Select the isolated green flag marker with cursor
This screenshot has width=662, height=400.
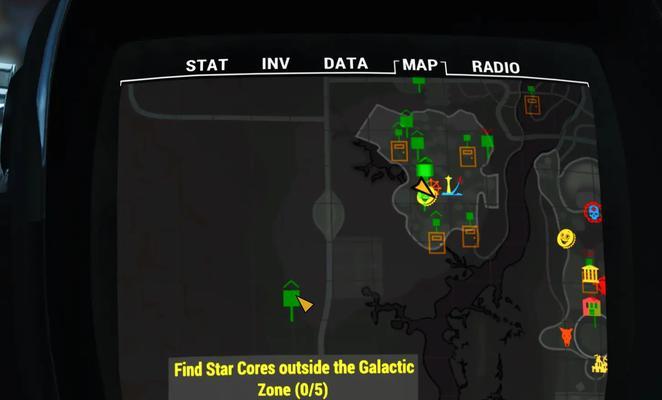tap(291, 297)
